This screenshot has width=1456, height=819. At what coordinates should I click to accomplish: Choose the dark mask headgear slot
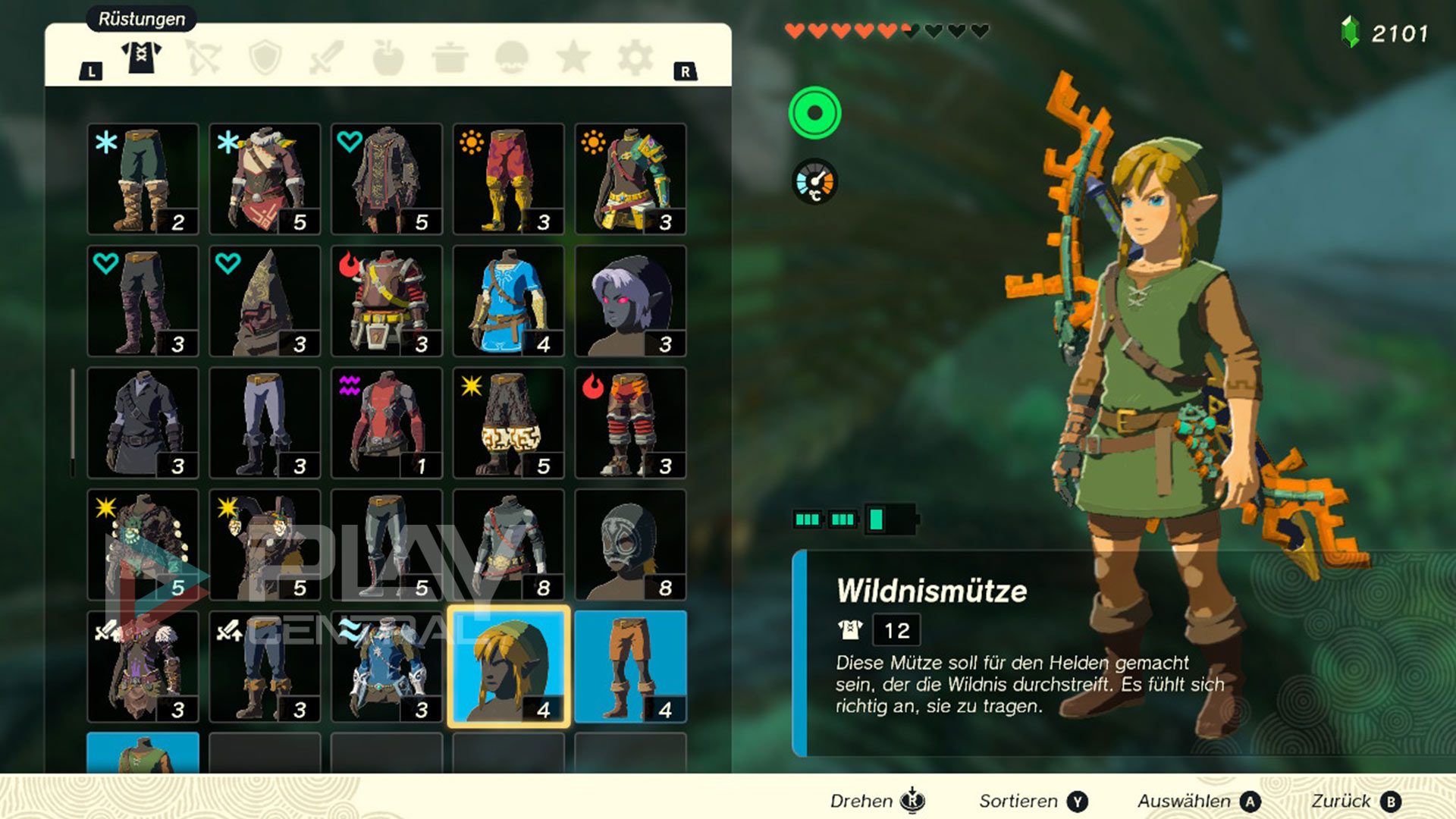pos(630,544)
